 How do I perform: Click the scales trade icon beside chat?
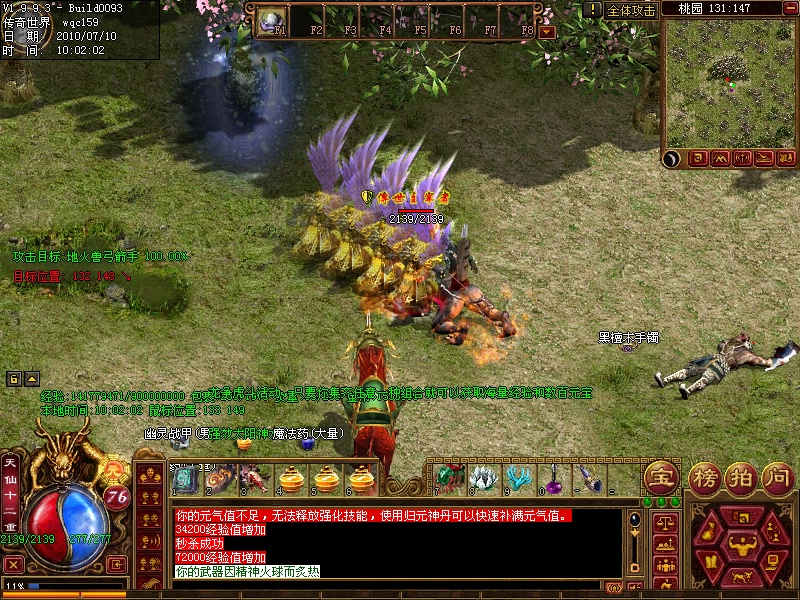(663, 522)
